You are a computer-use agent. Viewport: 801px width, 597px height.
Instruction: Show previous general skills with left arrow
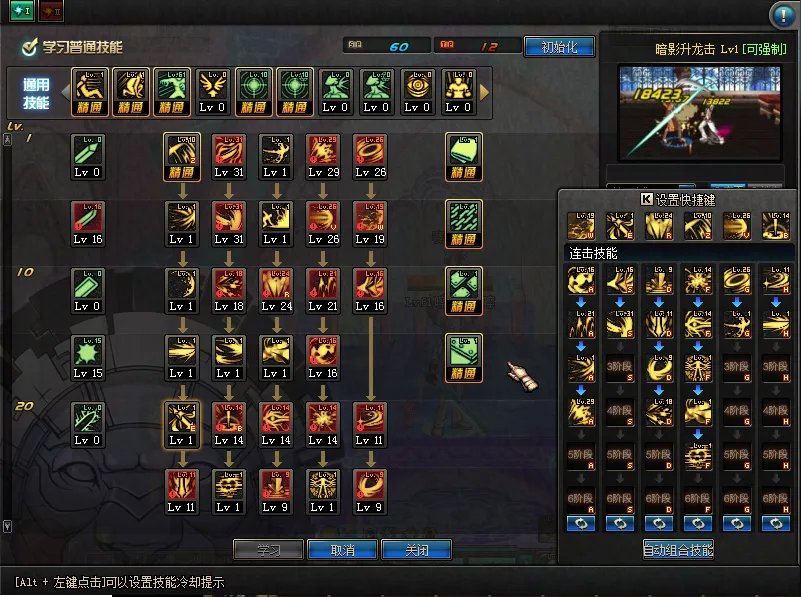coord(66,91)
